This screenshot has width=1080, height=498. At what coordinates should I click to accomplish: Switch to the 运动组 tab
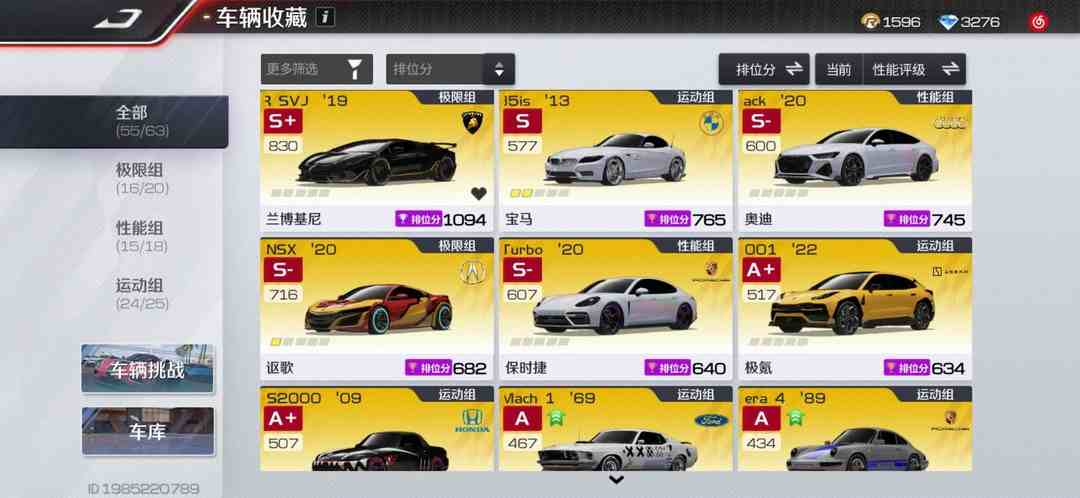140,294
